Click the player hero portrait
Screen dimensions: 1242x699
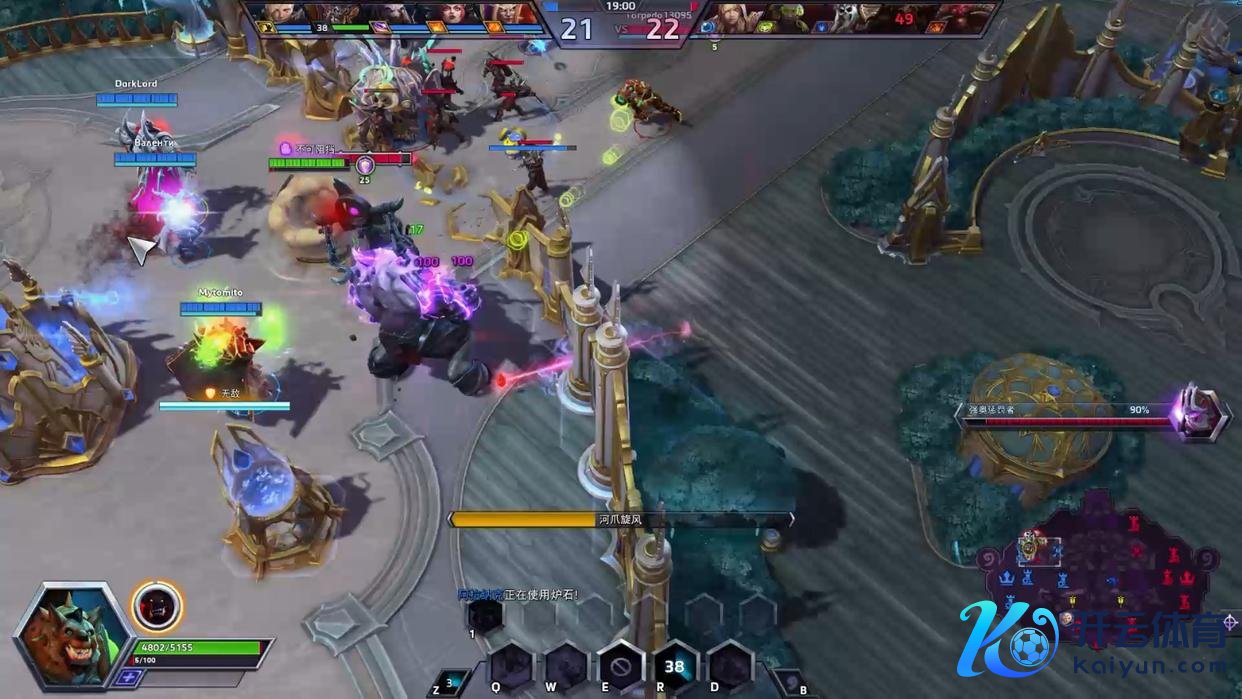(x=72, y=634)
